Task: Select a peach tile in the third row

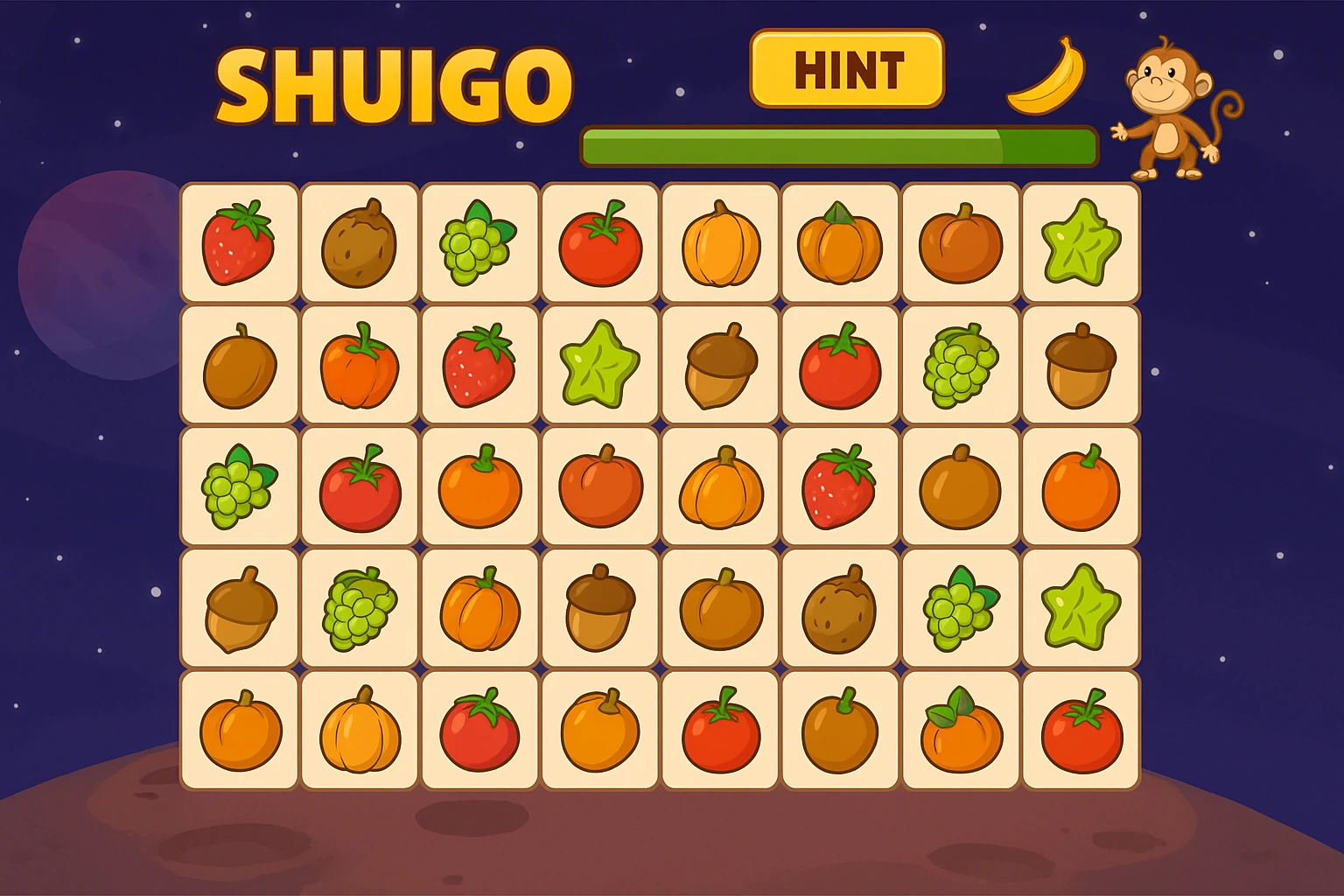Action: click(600, 486)
